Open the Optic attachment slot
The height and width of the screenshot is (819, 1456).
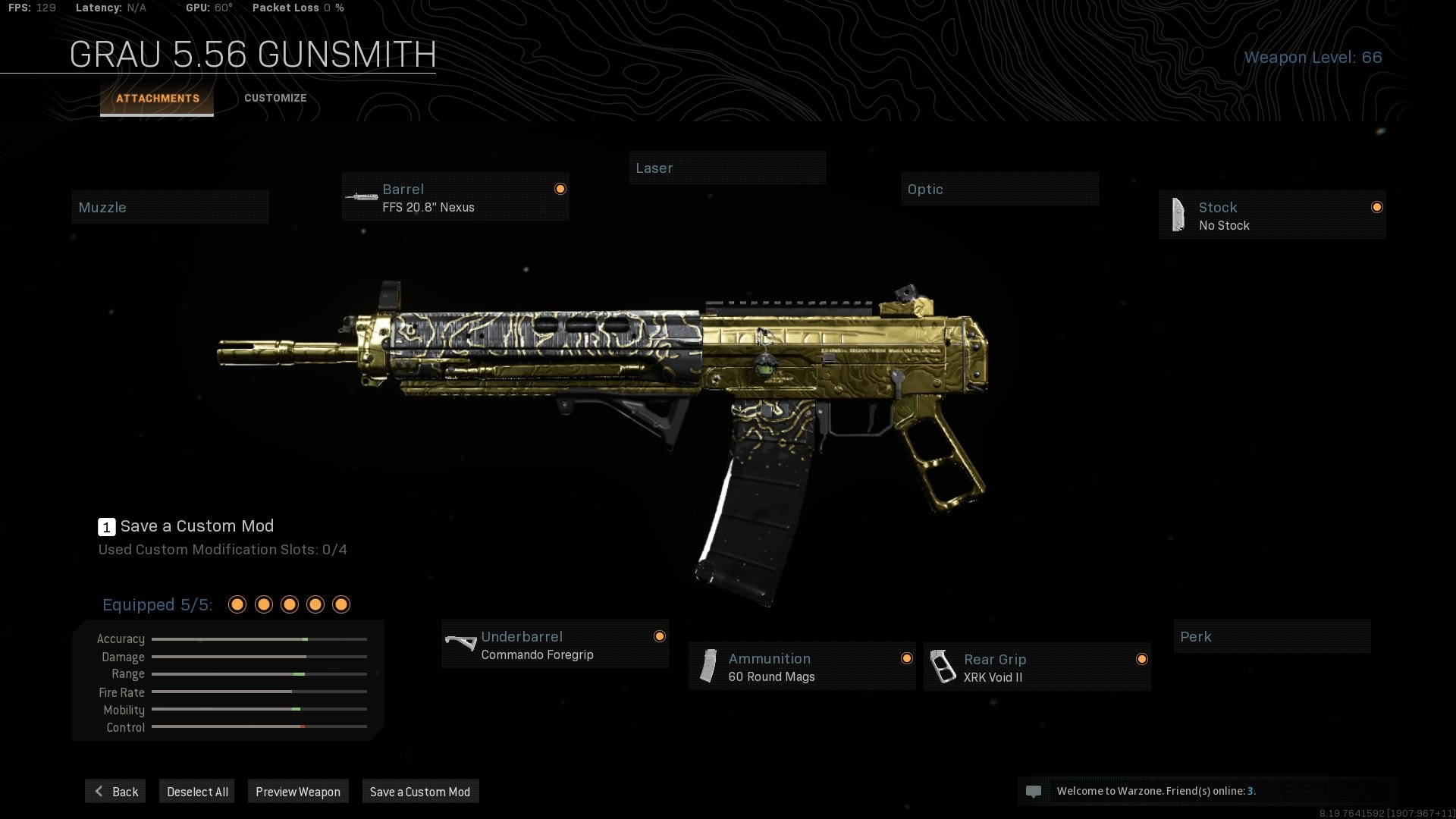tap(999, 189)
